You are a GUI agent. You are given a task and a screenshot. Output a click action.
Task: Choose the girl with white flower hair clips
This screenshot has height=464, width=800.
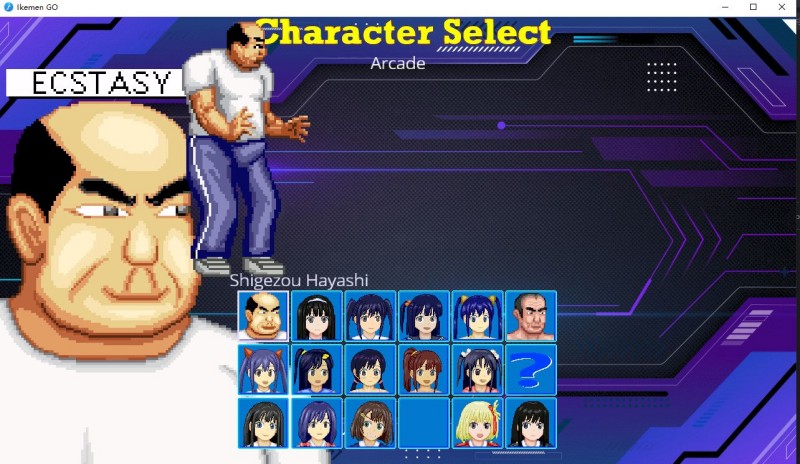coord(477,369)
